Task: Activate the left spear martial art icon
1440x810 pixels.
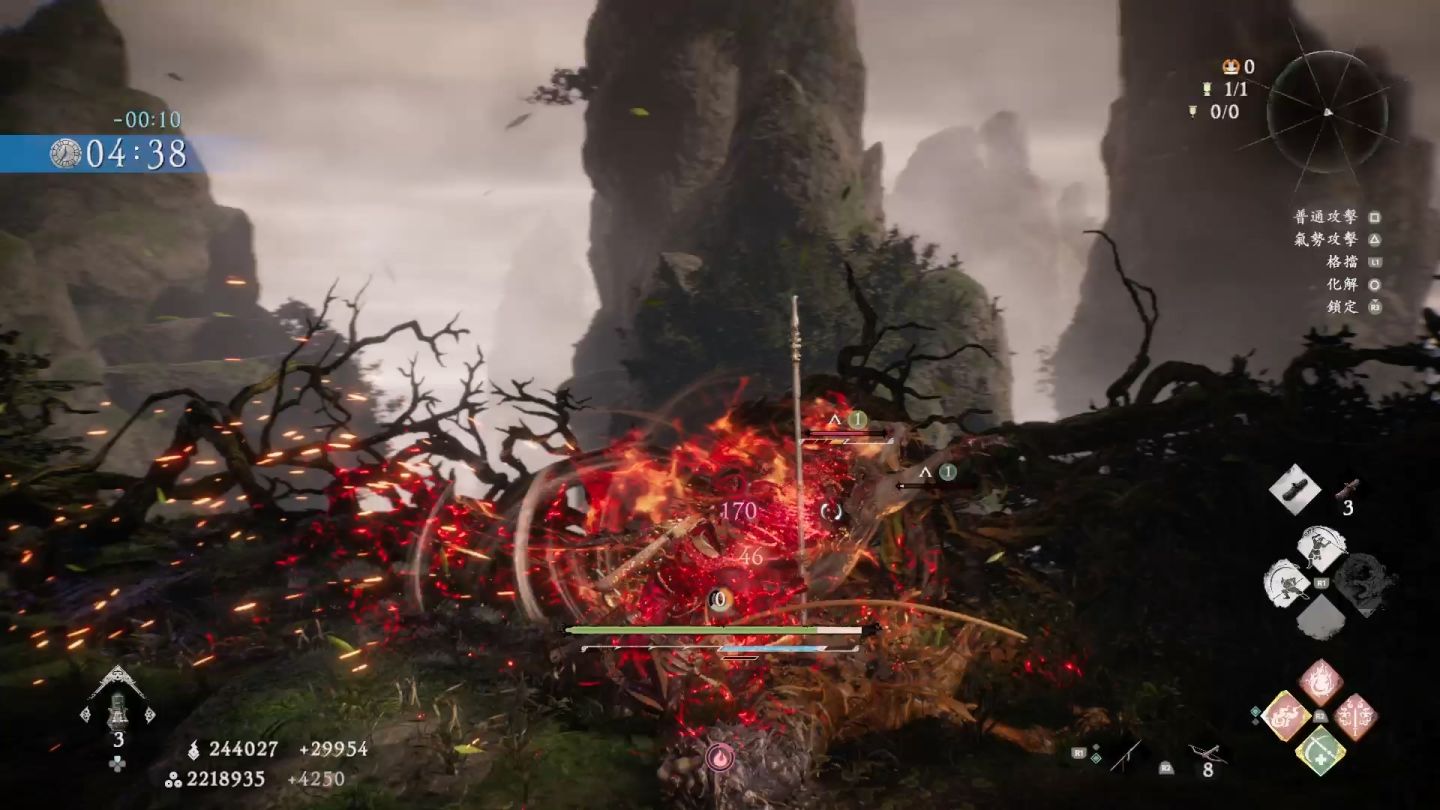Action: [1286, 581]
